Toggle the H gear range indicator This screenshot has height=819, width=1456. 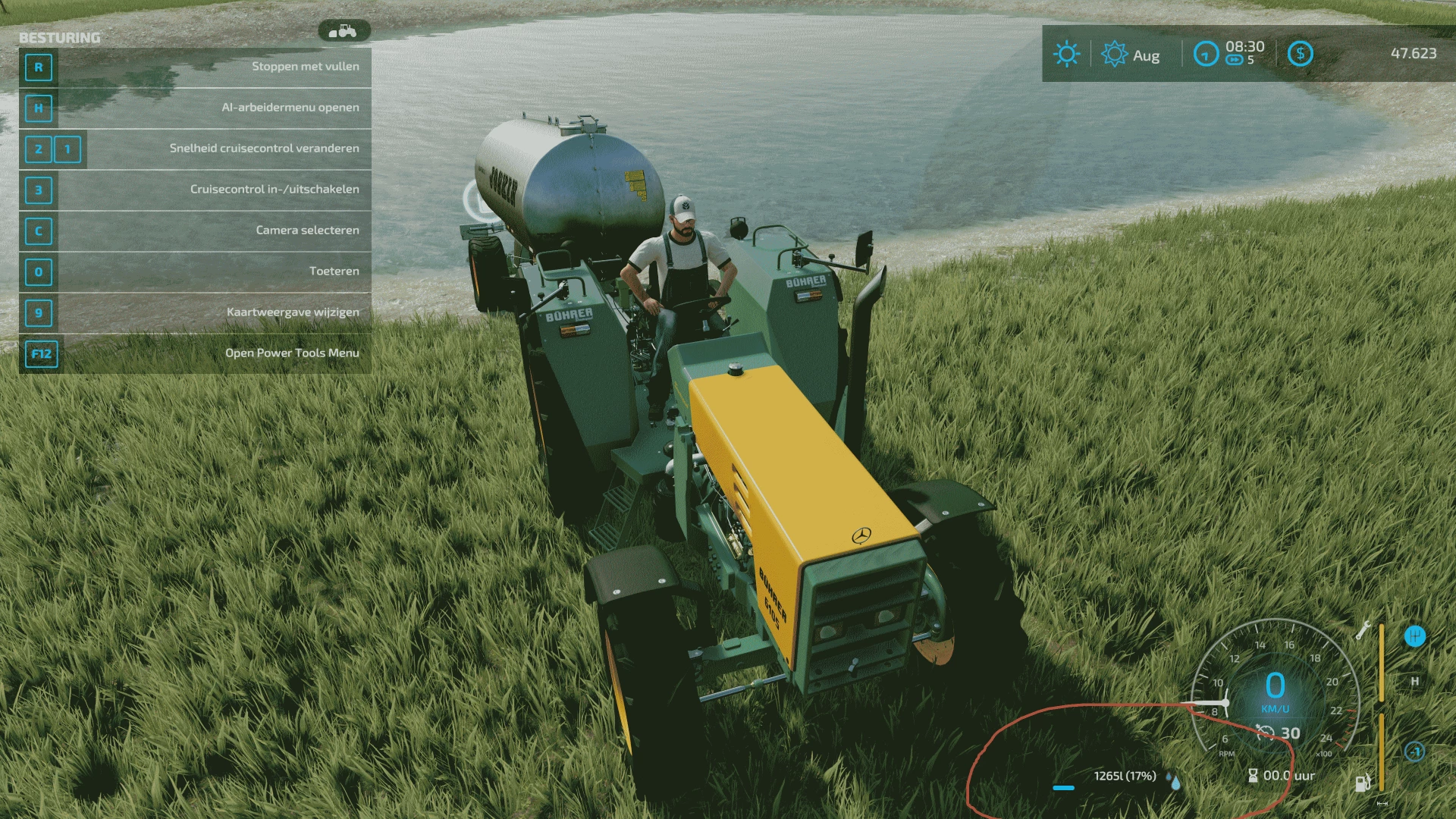[x=1415, y=682]
